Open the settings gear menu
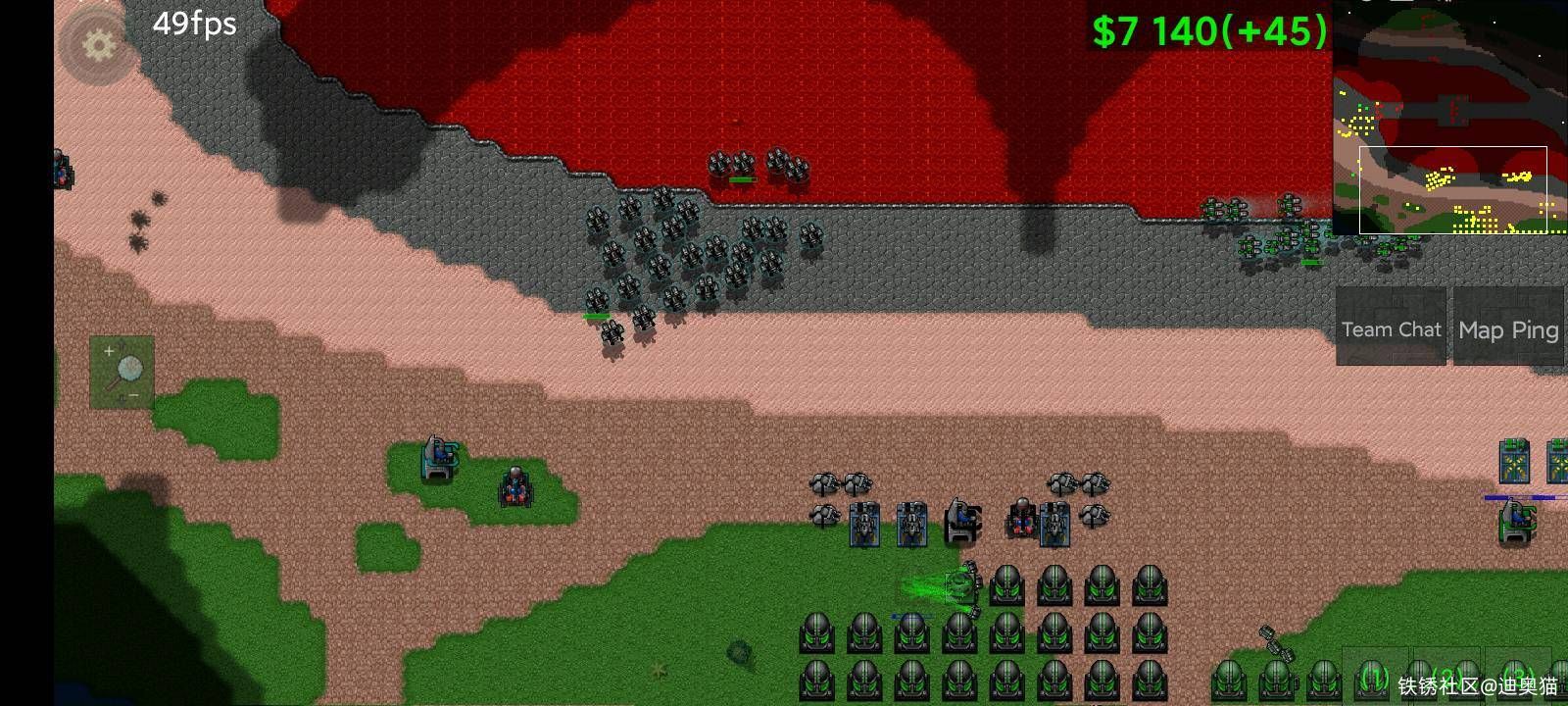This screenshot has height=706, width=1568. point(97,44)
